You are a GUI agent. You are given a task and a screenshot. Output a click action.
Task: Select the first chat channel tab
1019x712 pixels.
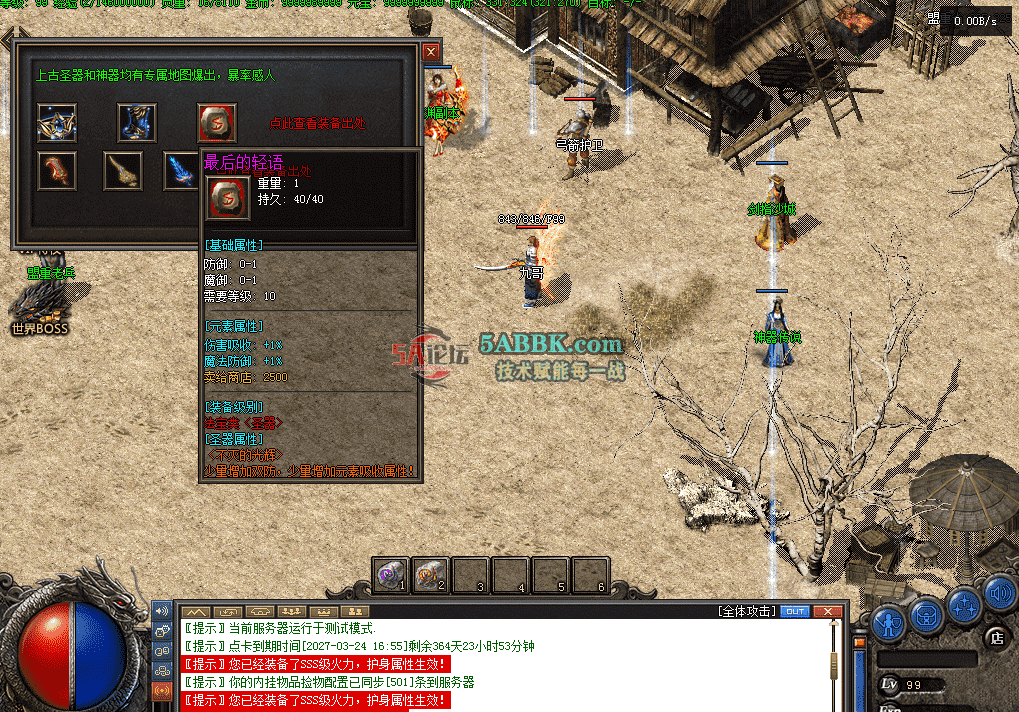[195, 611]
